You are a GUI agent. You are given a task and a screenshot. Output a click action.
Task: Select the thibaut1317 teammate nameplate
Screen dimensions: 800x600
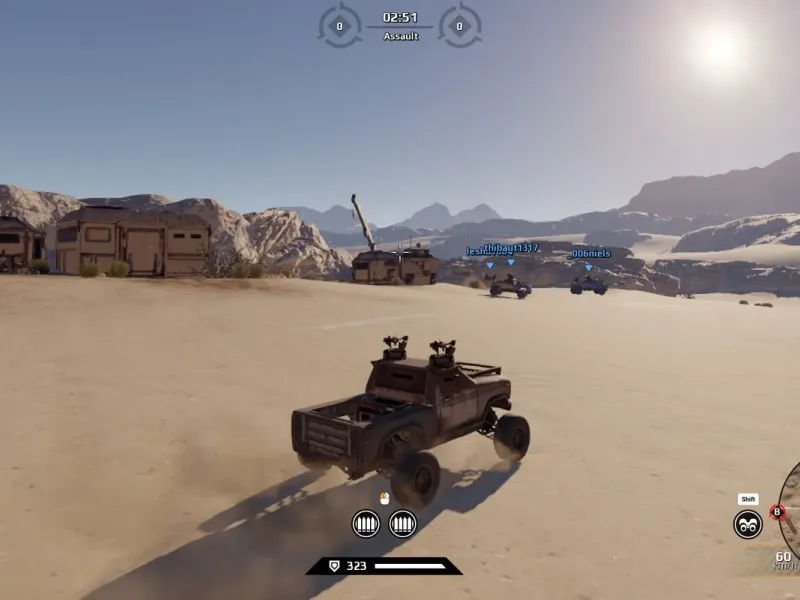511,248
